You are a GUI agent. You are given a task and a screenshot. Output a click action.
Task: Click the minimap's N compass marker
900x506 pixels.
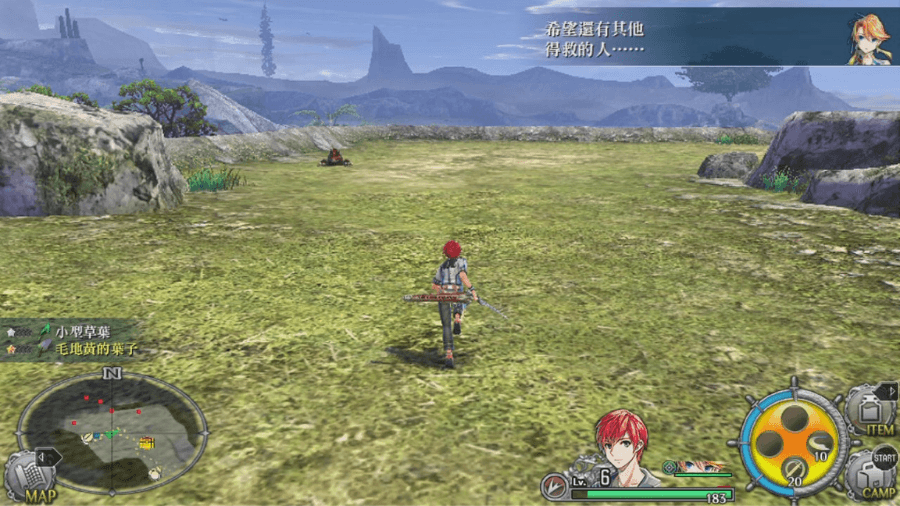[112, 374]
